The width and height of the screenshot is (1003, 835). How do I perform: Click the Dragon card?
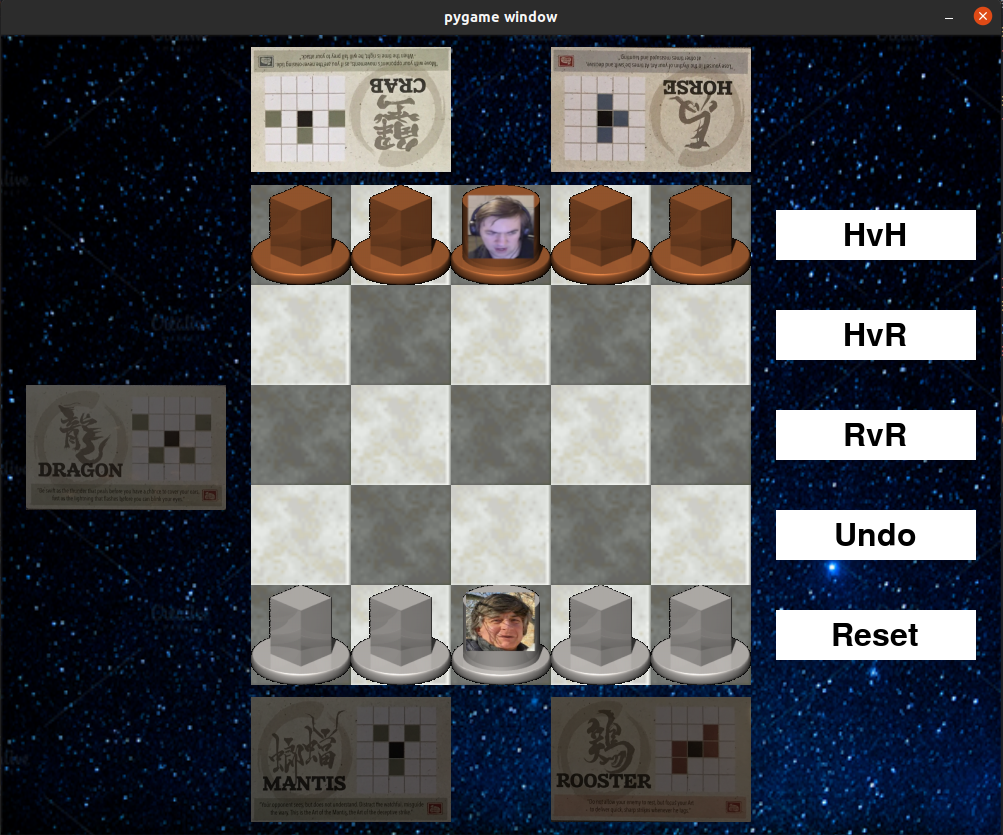(126, 447)
